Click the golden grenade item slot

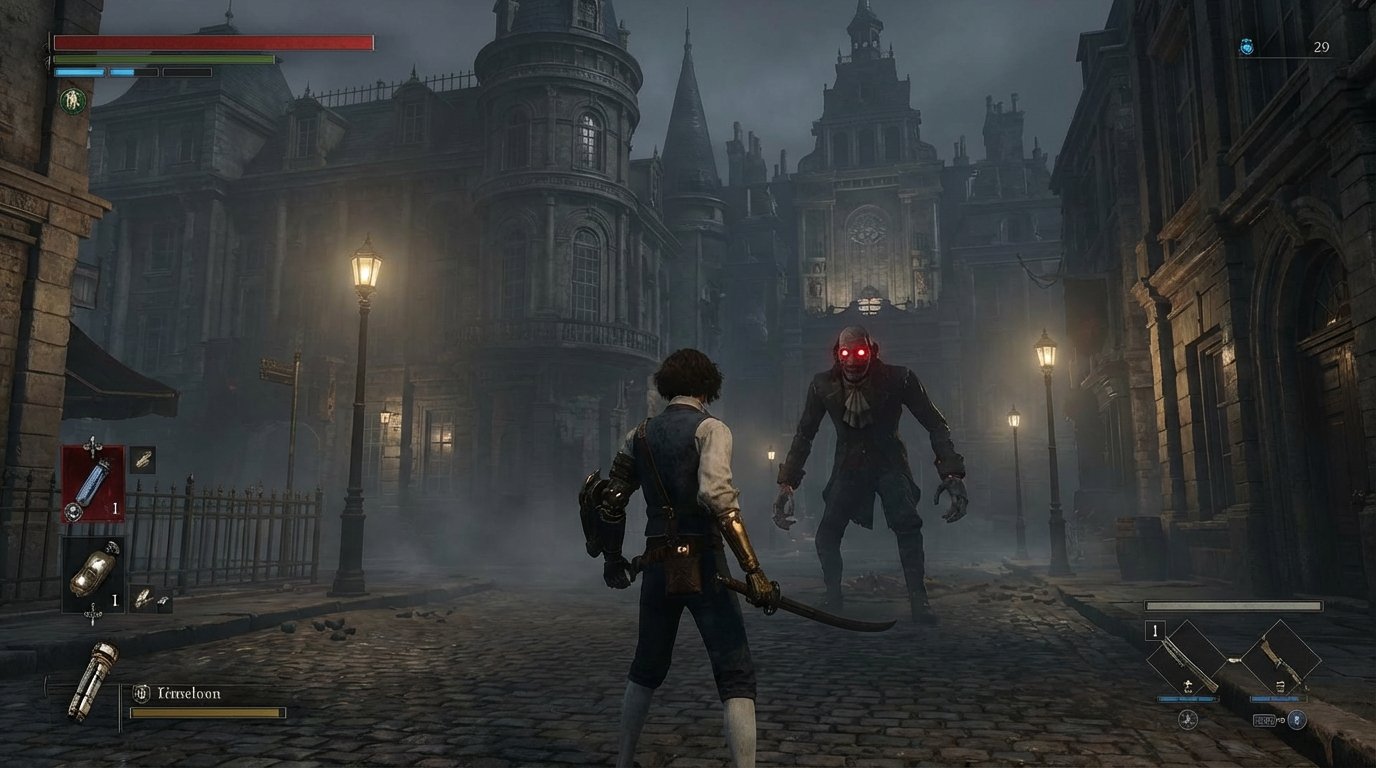pyautogui.click(x=94, y=574)
